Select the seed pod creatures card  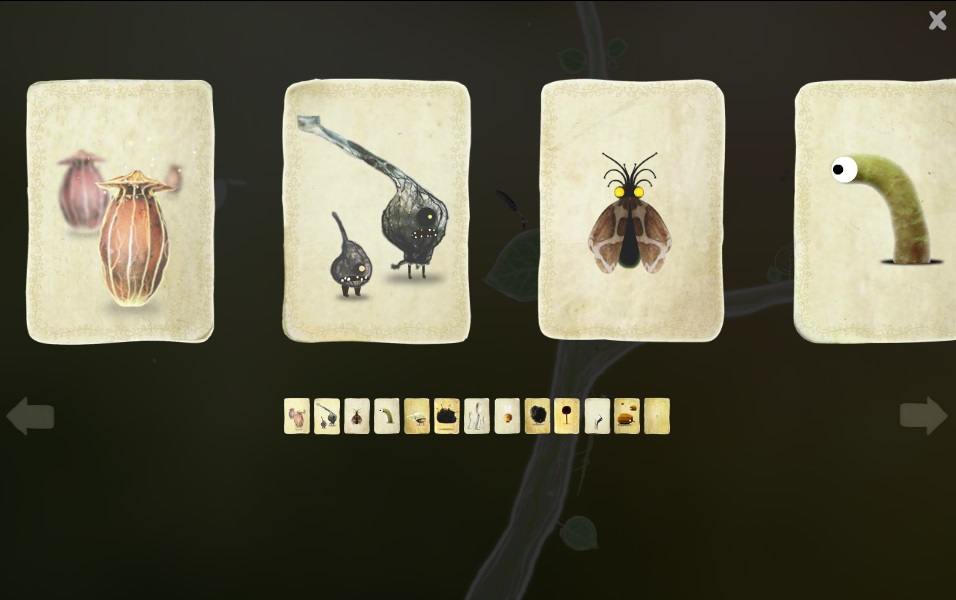click(120, 211)
